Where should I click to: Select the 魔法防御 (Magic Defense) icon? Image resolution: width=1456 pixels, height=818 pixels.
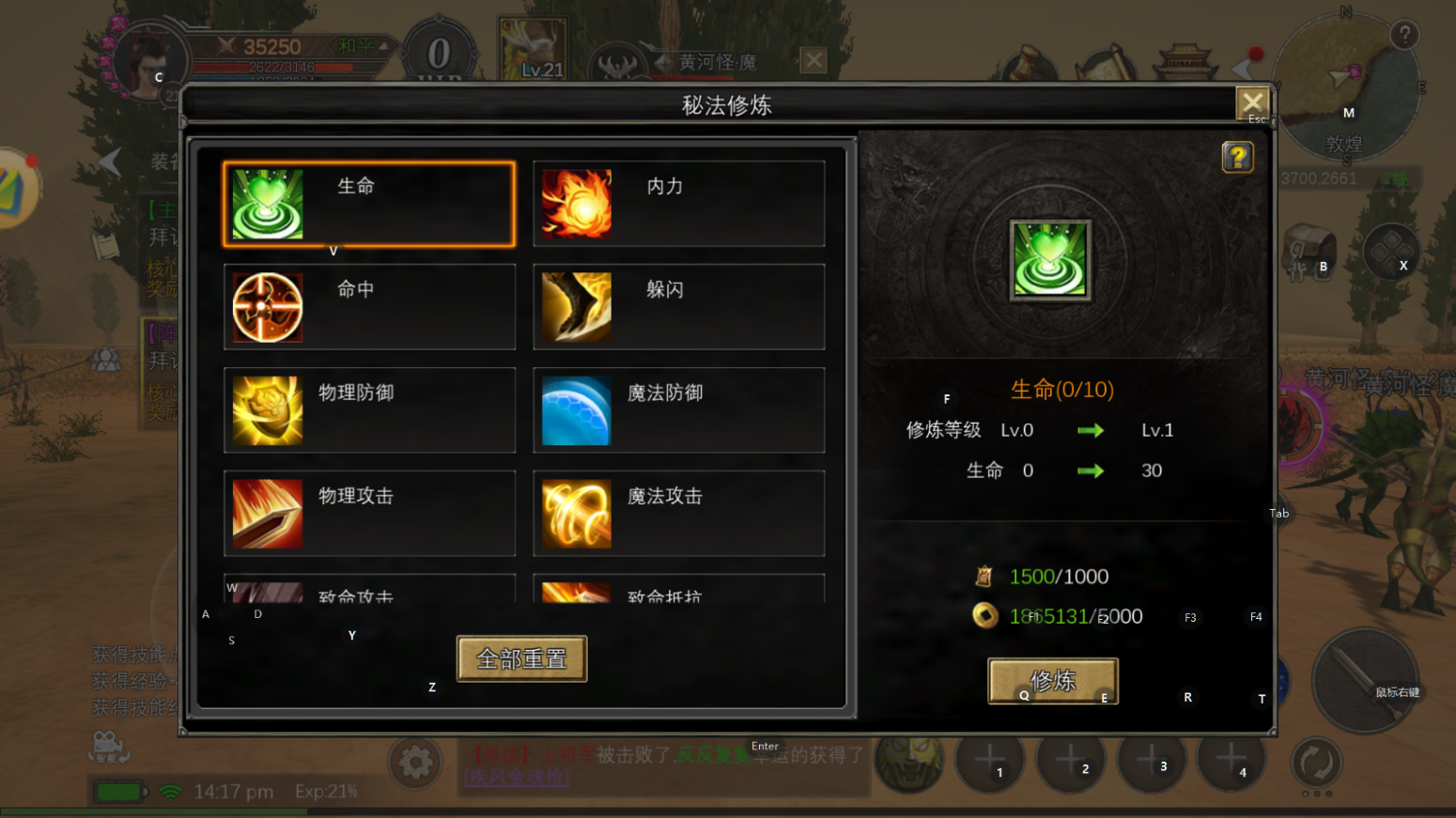point(576,410)
